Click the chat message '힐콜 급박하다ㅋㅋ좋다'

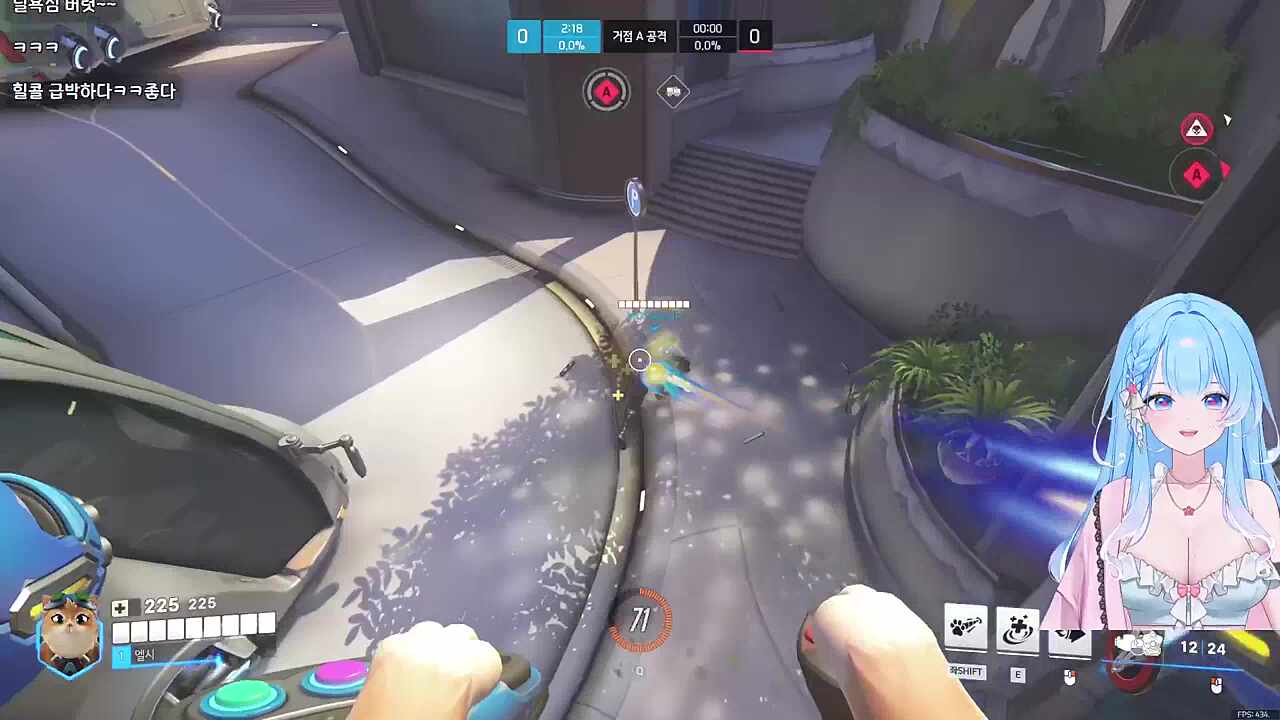[96, 91]
